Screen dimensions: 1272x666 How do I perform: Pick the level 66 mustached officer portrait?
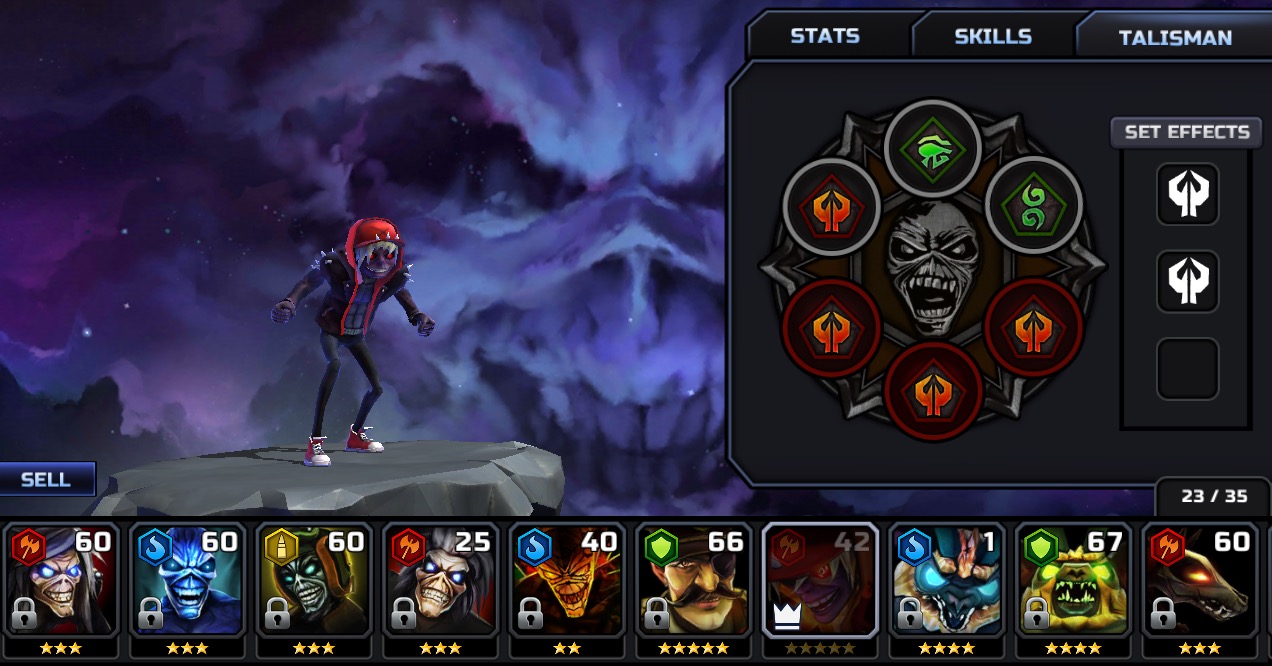coord(694,581)
